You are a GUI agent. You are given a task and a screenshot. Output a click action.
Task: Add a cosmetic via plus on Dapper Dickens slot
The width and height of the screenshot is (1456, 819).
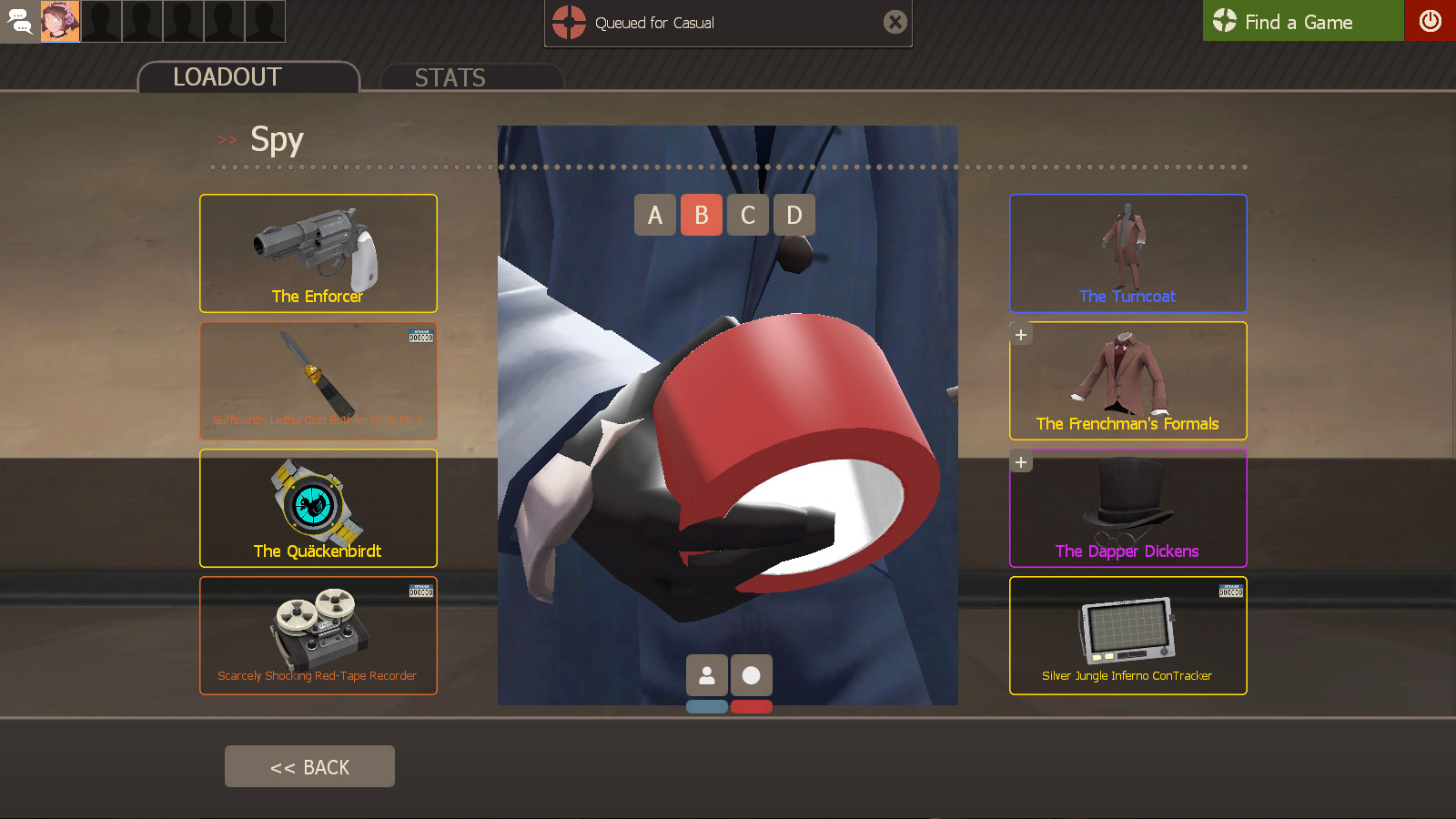1020,461
